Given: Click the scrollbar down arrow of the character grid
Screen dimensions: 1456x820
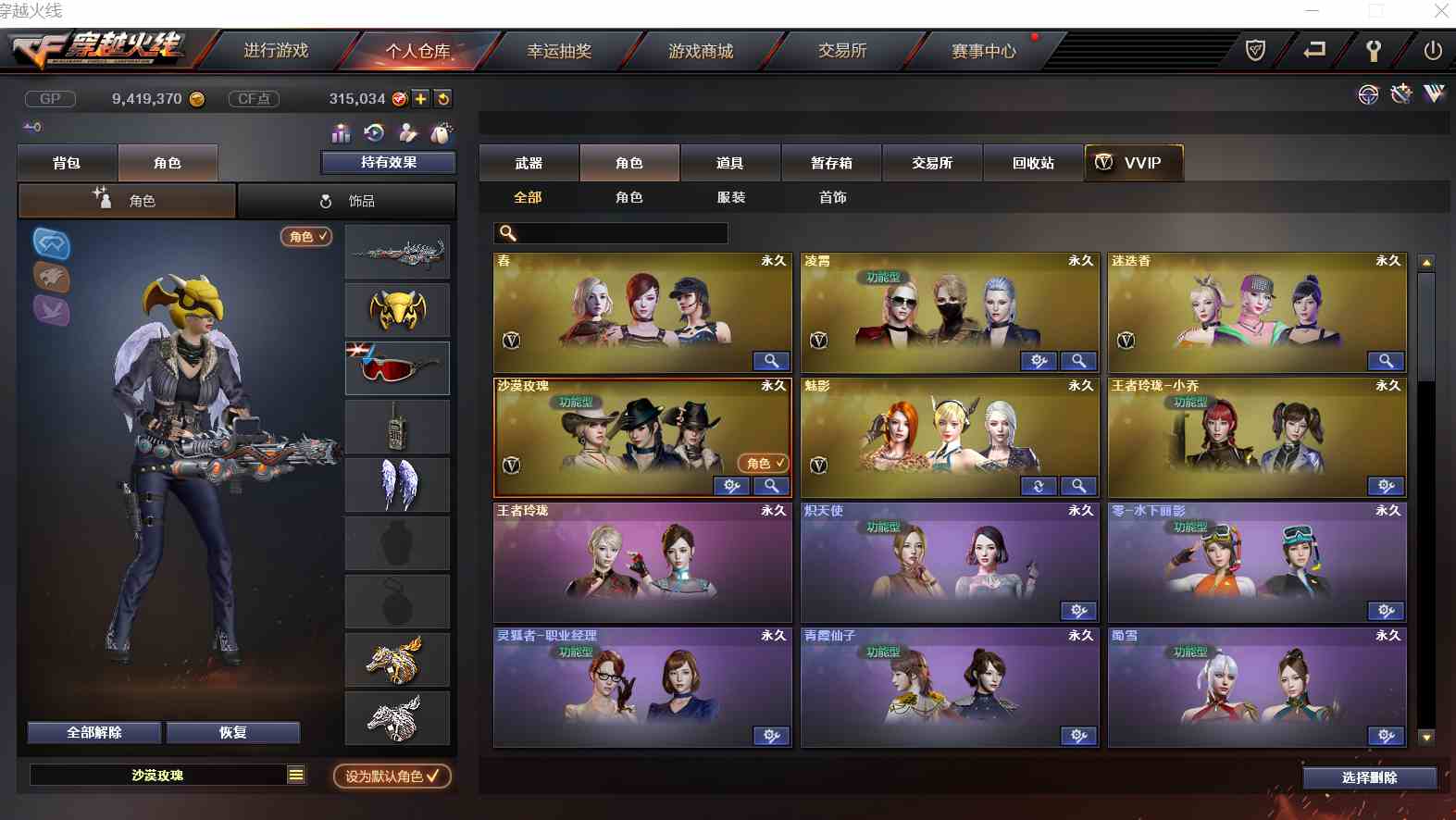Looking at the screenshot, I should click(1425, 738).
